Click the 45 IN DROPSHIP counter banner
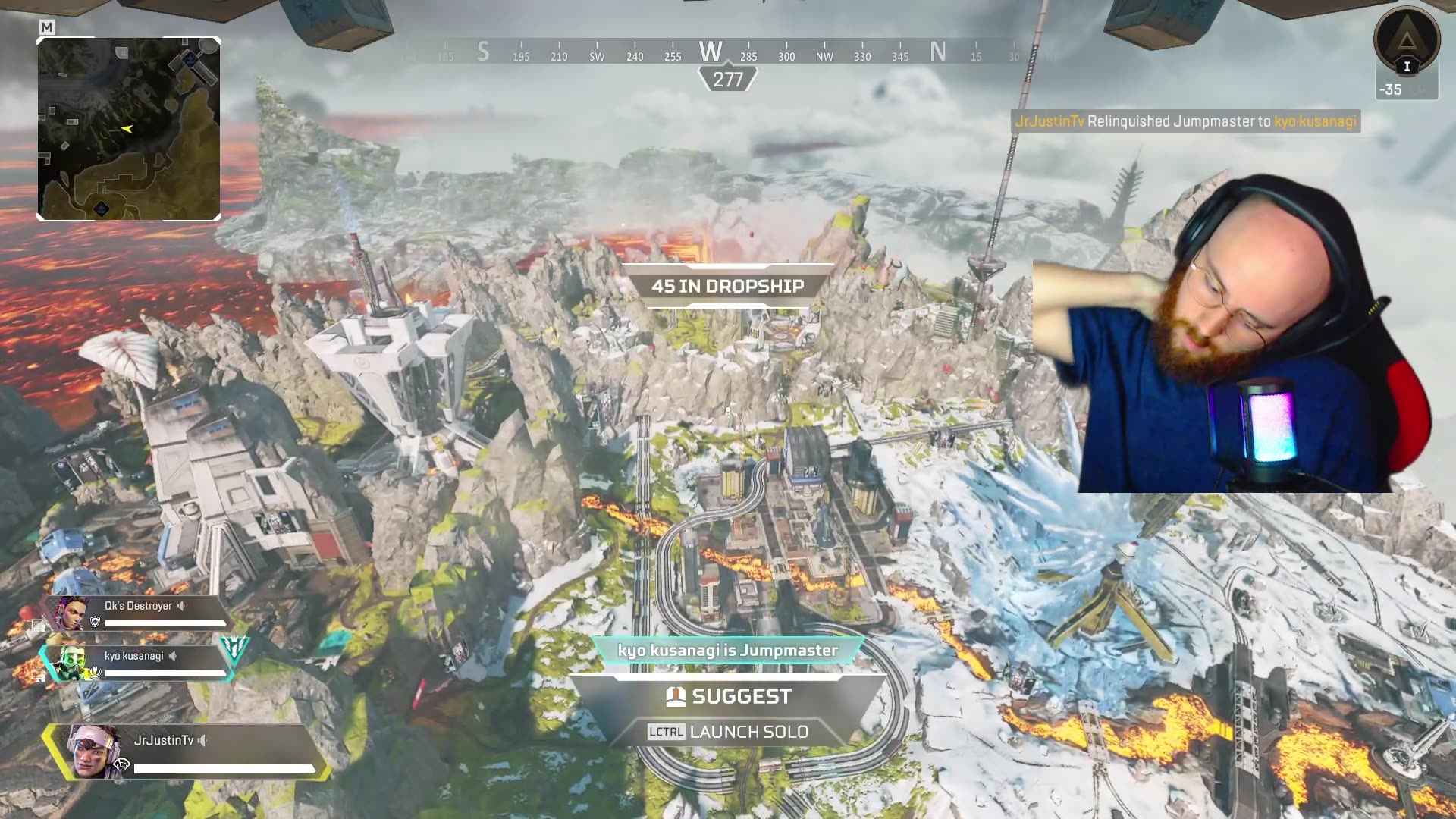Viewport: 1456px width, 819px height. pos(728,287)
